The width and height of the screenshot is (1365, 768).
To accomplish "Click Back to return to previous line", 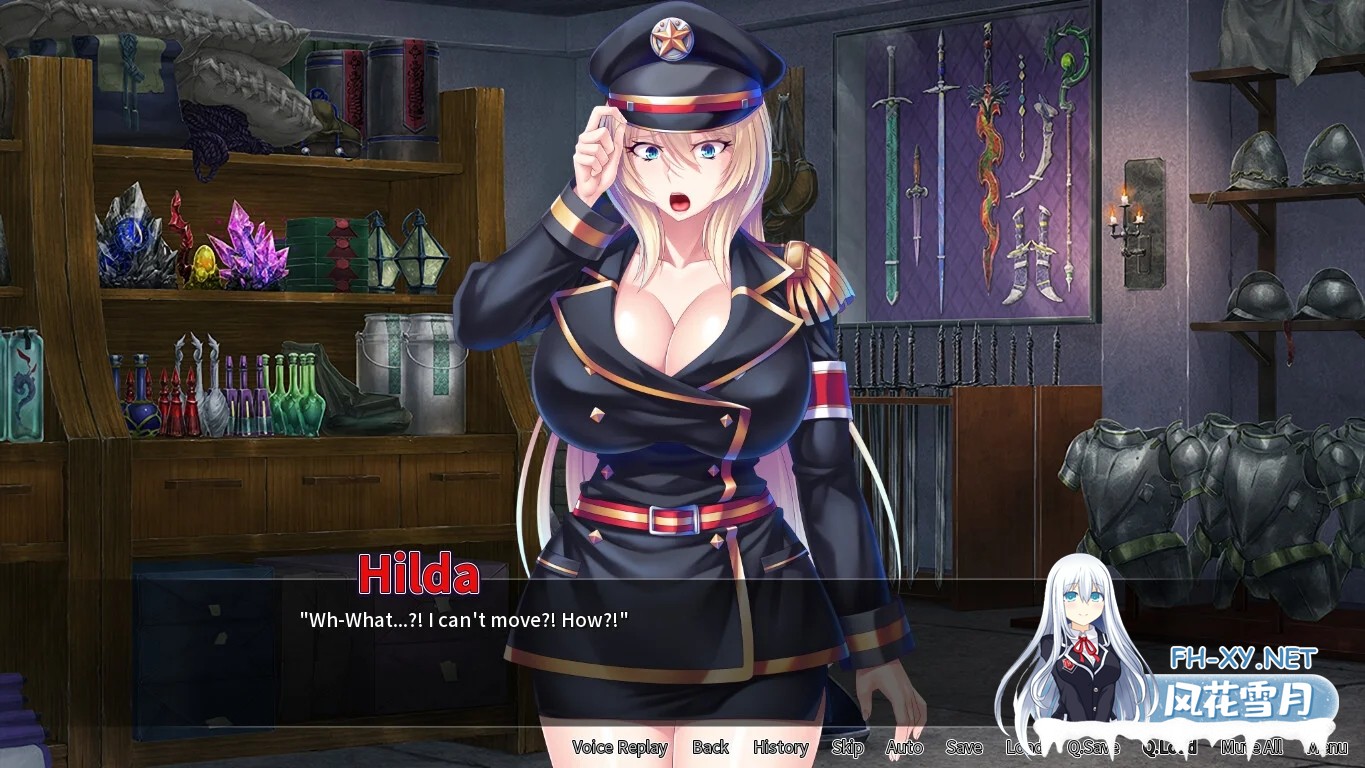I will (x=710, y=747).
